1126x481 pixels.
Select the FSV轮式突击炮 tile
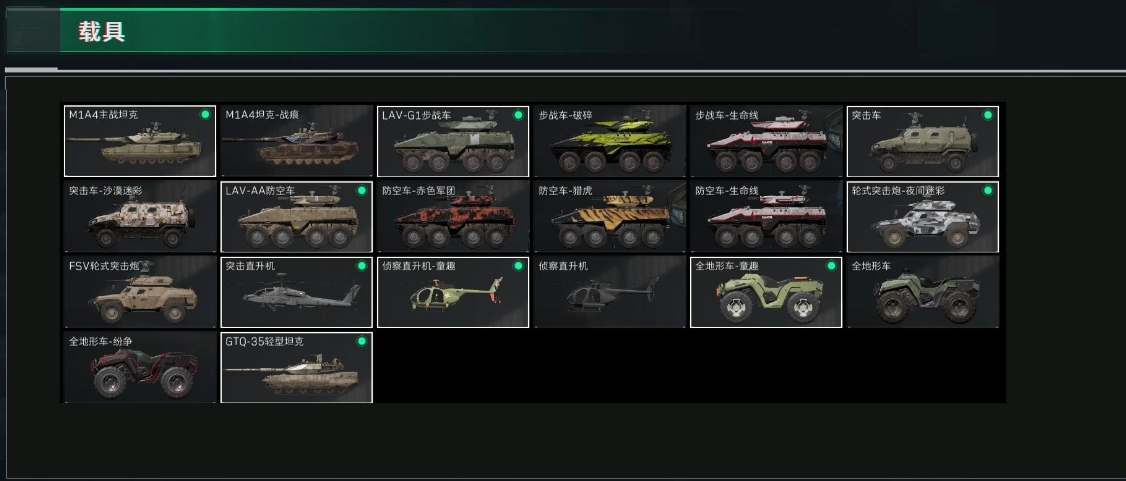[x=140, y=292]
